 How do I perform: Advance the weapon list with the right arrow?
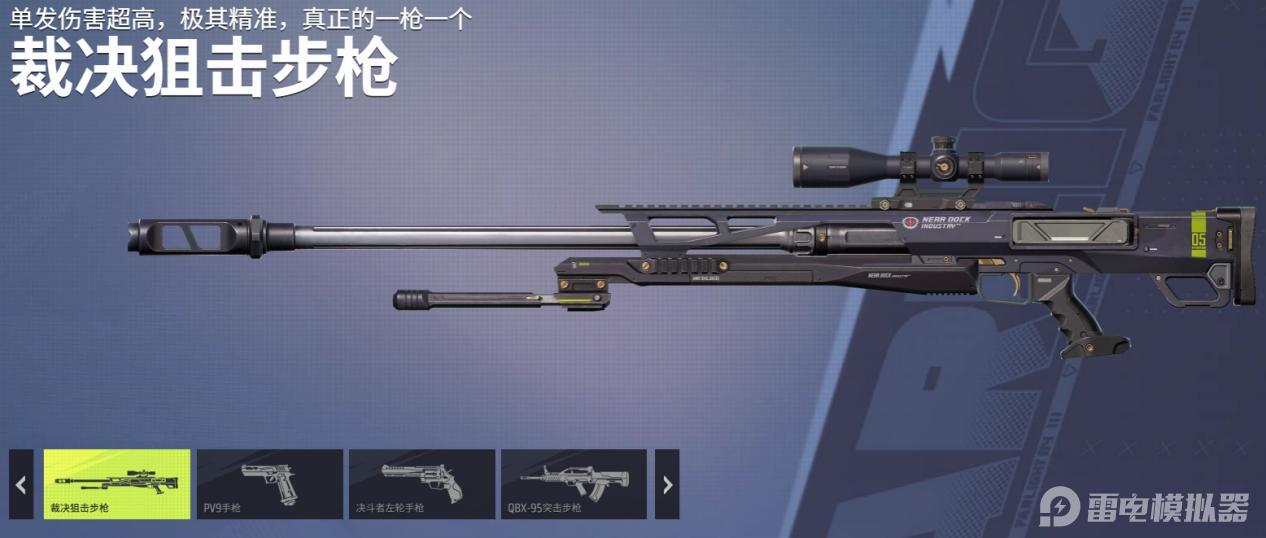tap(667, 484)
